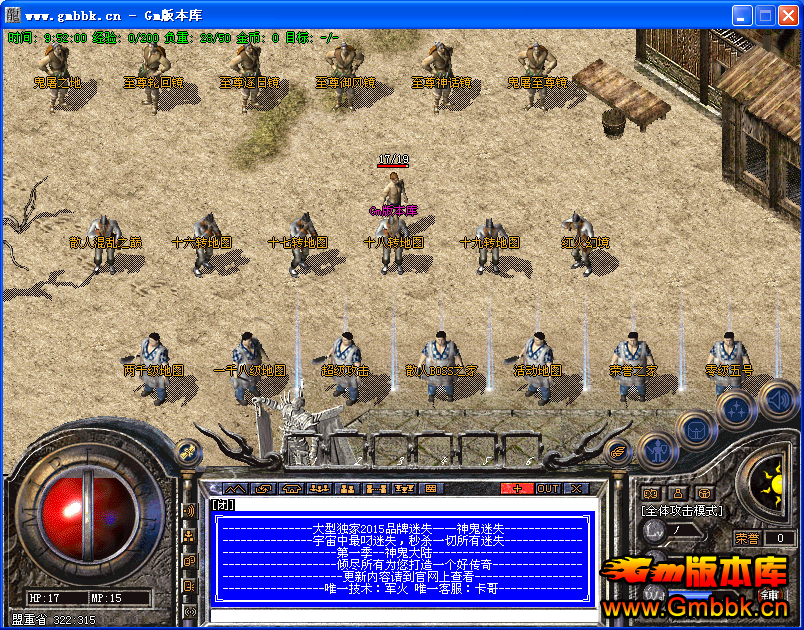
Task: Click the winged orange round button
Action: pos(617,451)
